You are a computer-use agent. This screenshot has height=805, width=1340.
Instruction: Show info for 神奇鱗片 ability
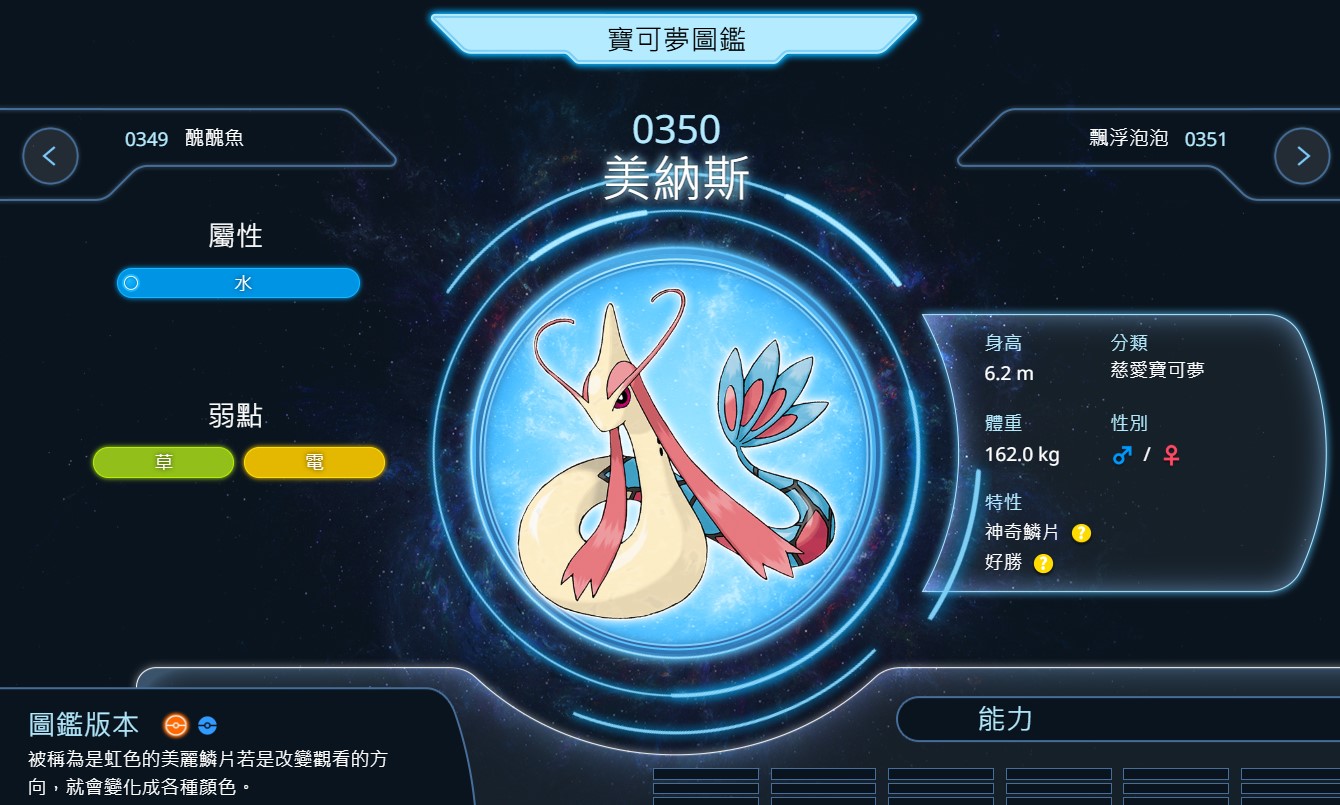(x=1081, y=533)
